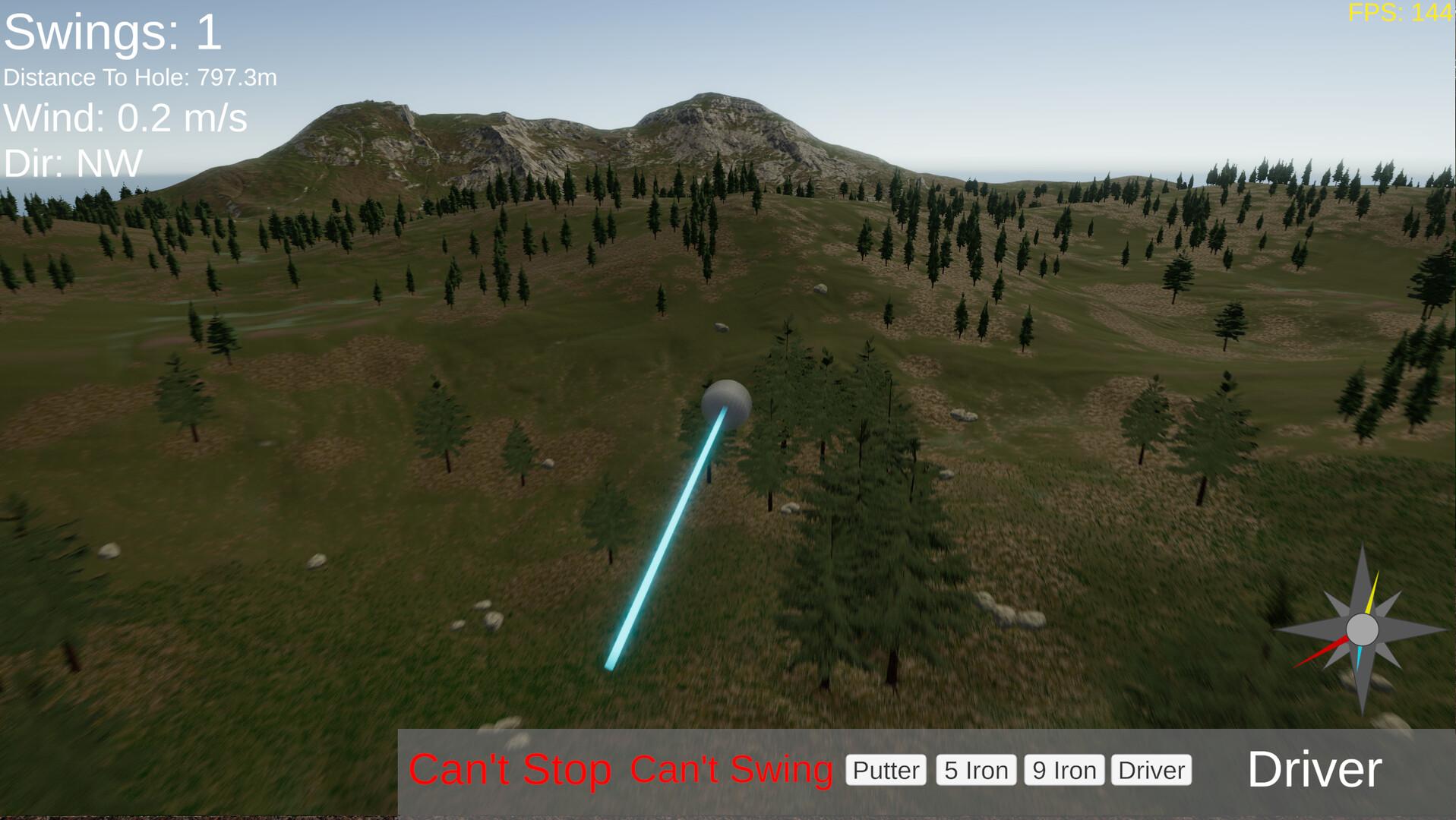This screenshot has width=1456, height=820.
Task: Pick the Driver club button
Action: coord(1151,770)
